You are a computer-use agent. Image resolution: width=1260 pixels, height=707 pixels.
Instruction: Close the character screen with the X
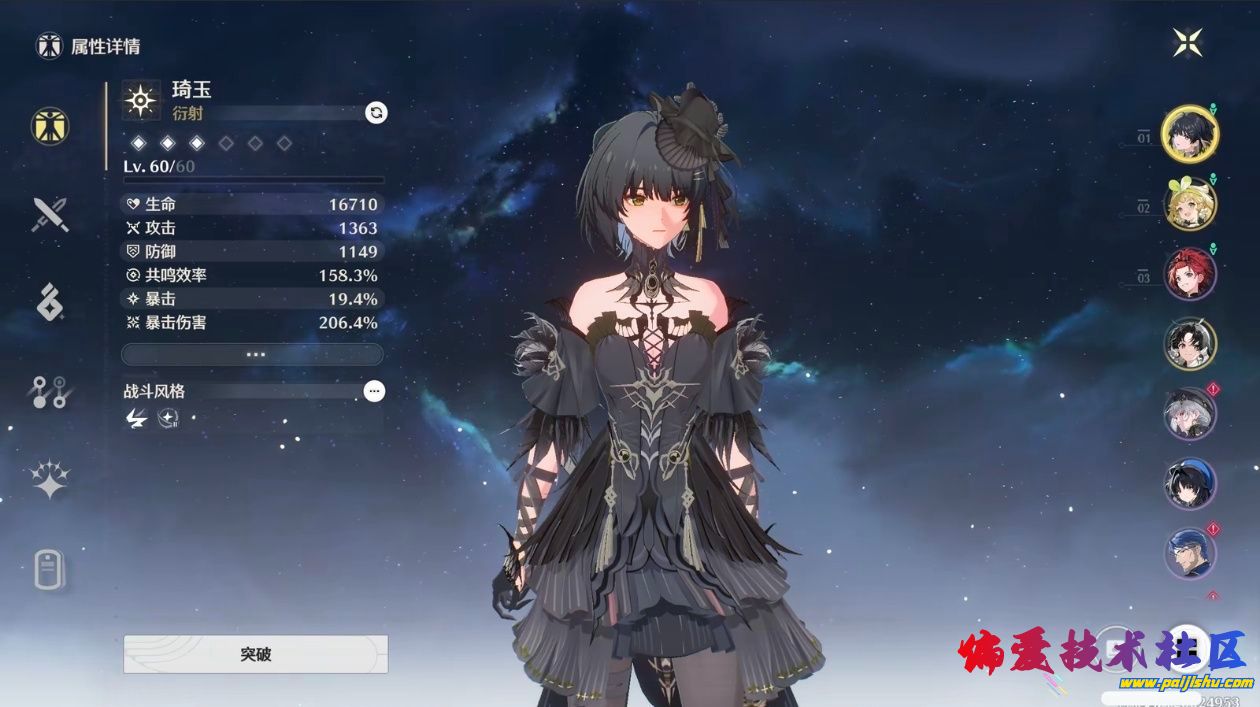pos(1187,42)
